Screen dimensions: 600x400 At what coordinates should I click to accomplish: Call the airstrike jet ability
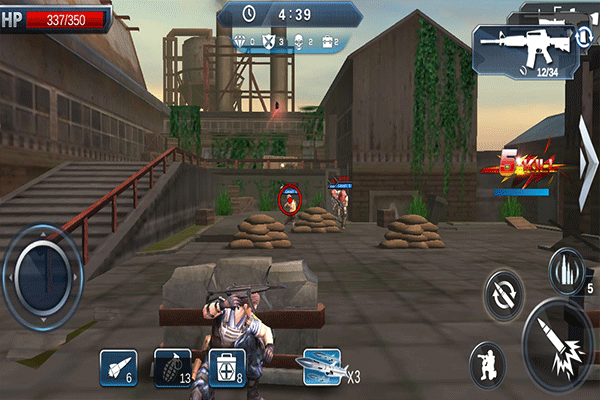click(323, 367)
